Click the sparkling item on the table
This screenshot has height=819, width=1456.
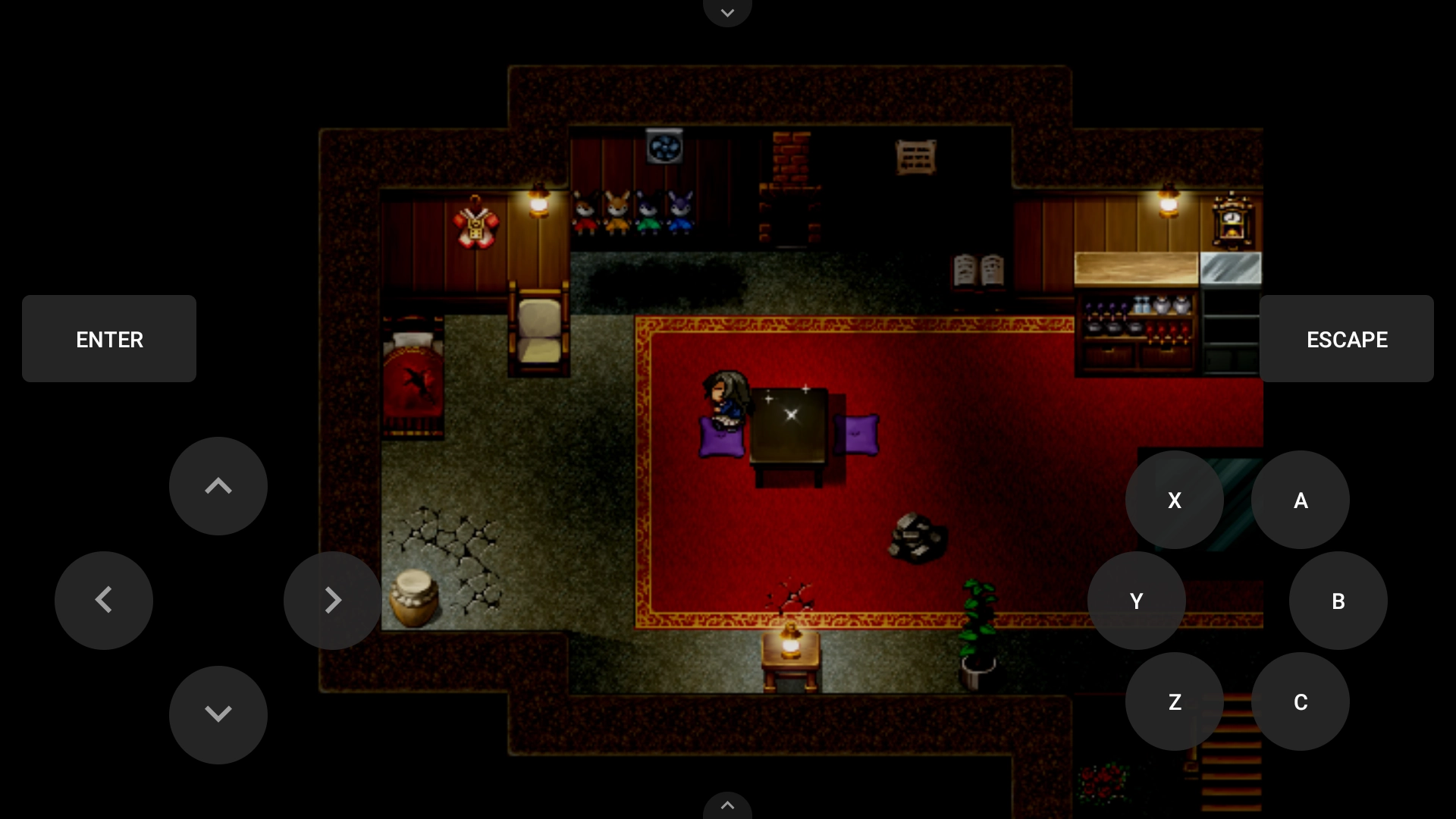(790, 413)
